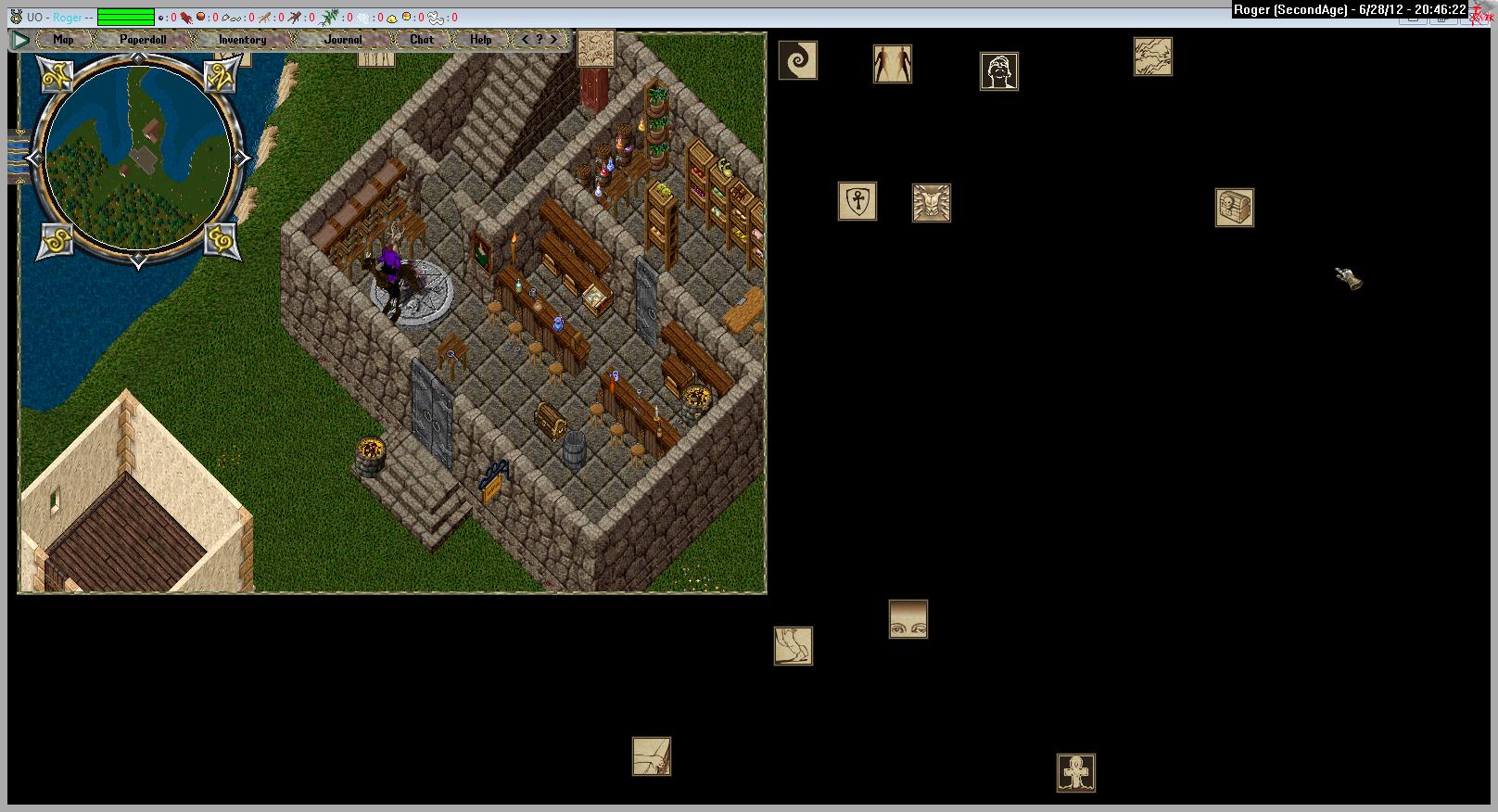Activate the two-figures spell icon
Viewport: 1498px width, 812px height.
pyautogui.click(x=893, y=64)
